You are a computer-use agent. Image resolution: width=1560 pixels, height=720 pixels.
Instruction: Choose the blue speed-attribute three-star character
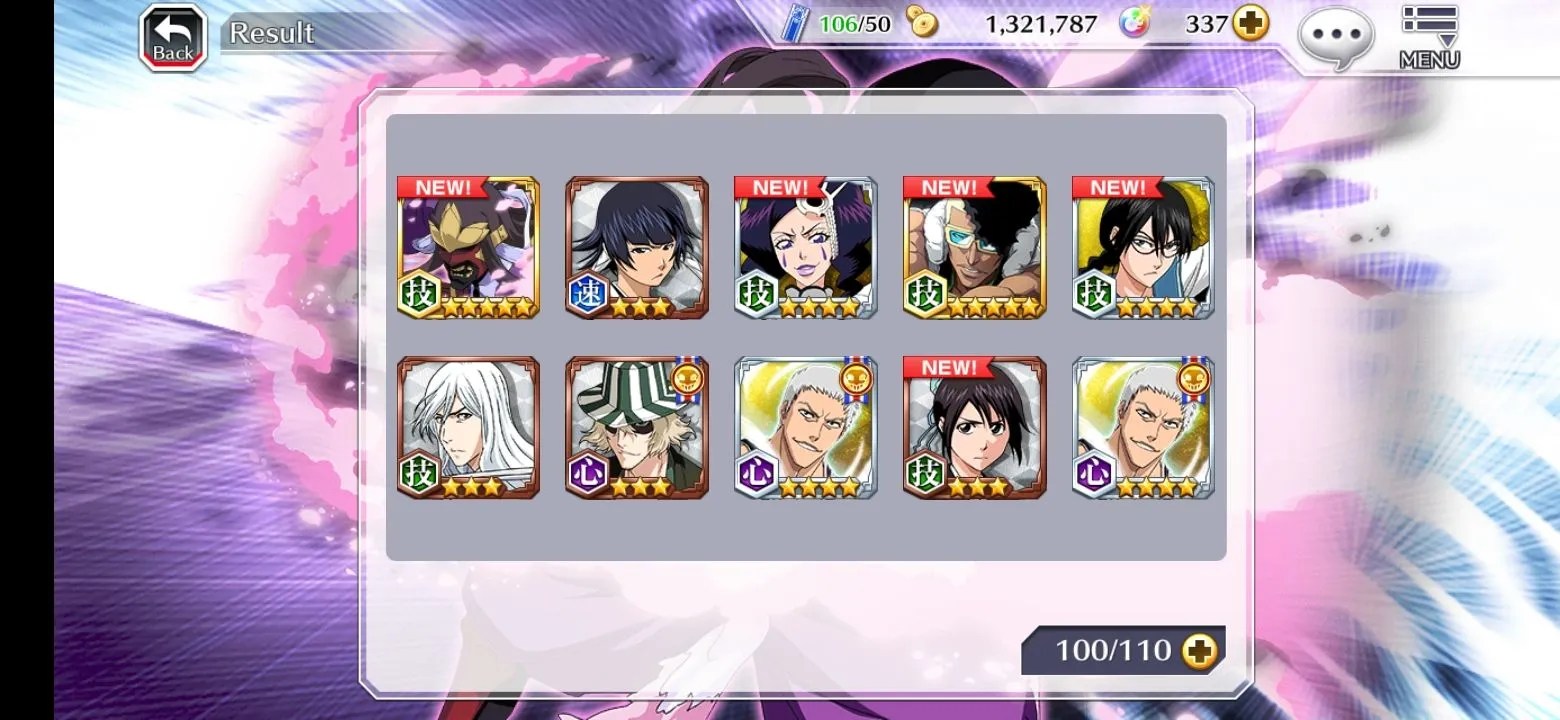(x=637, y=247)
